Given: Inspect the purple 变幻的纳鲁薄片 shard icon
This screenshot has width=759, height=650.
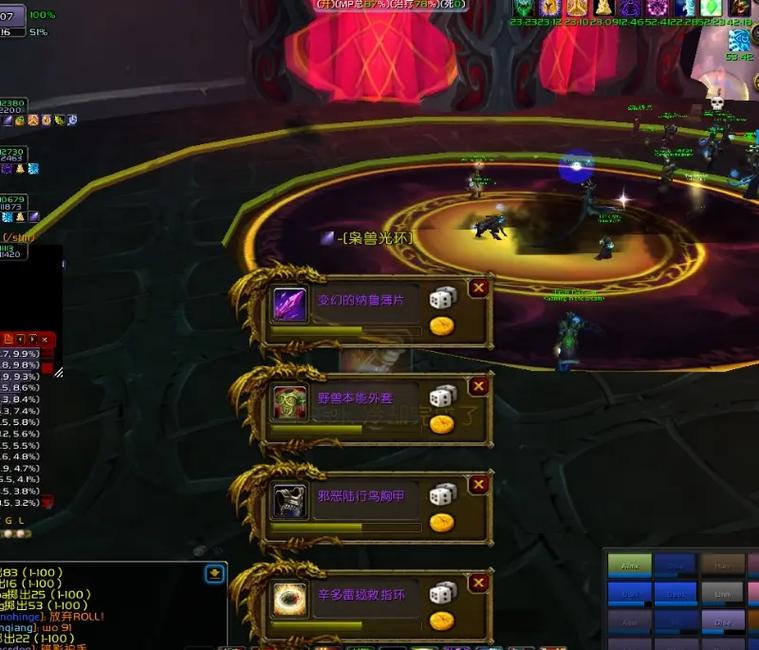Looking at the screenshot, I should 290,305.
